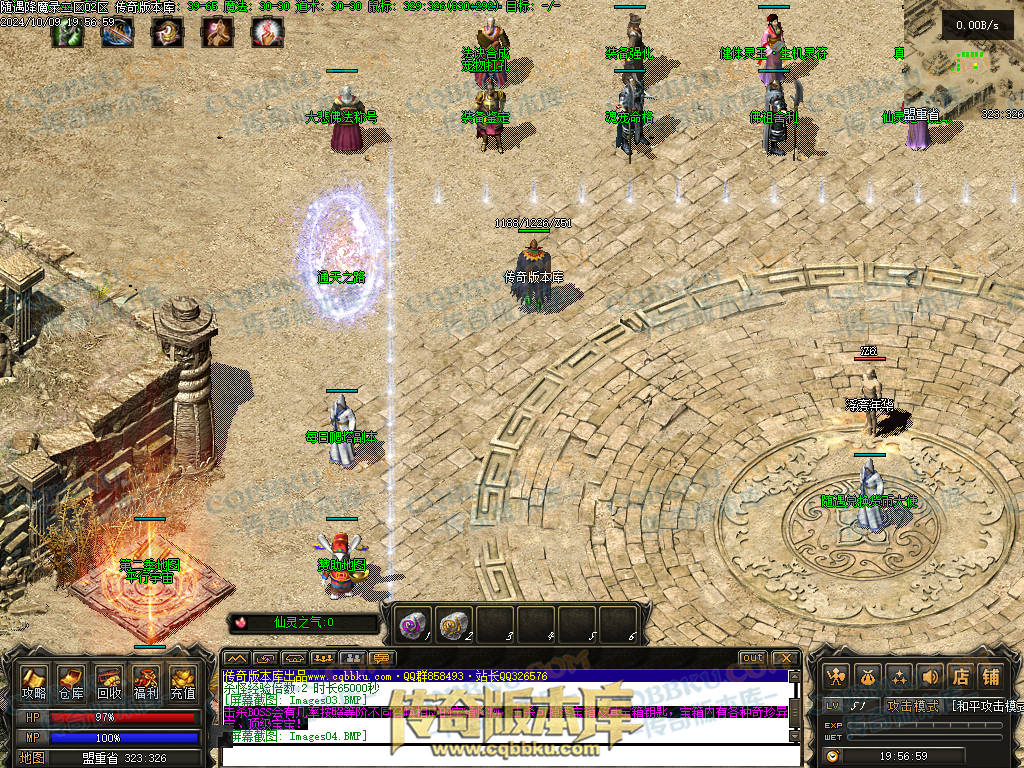Open the bag pouch icon
This screenshot has width=1024, height=768.
click(869, 677)
